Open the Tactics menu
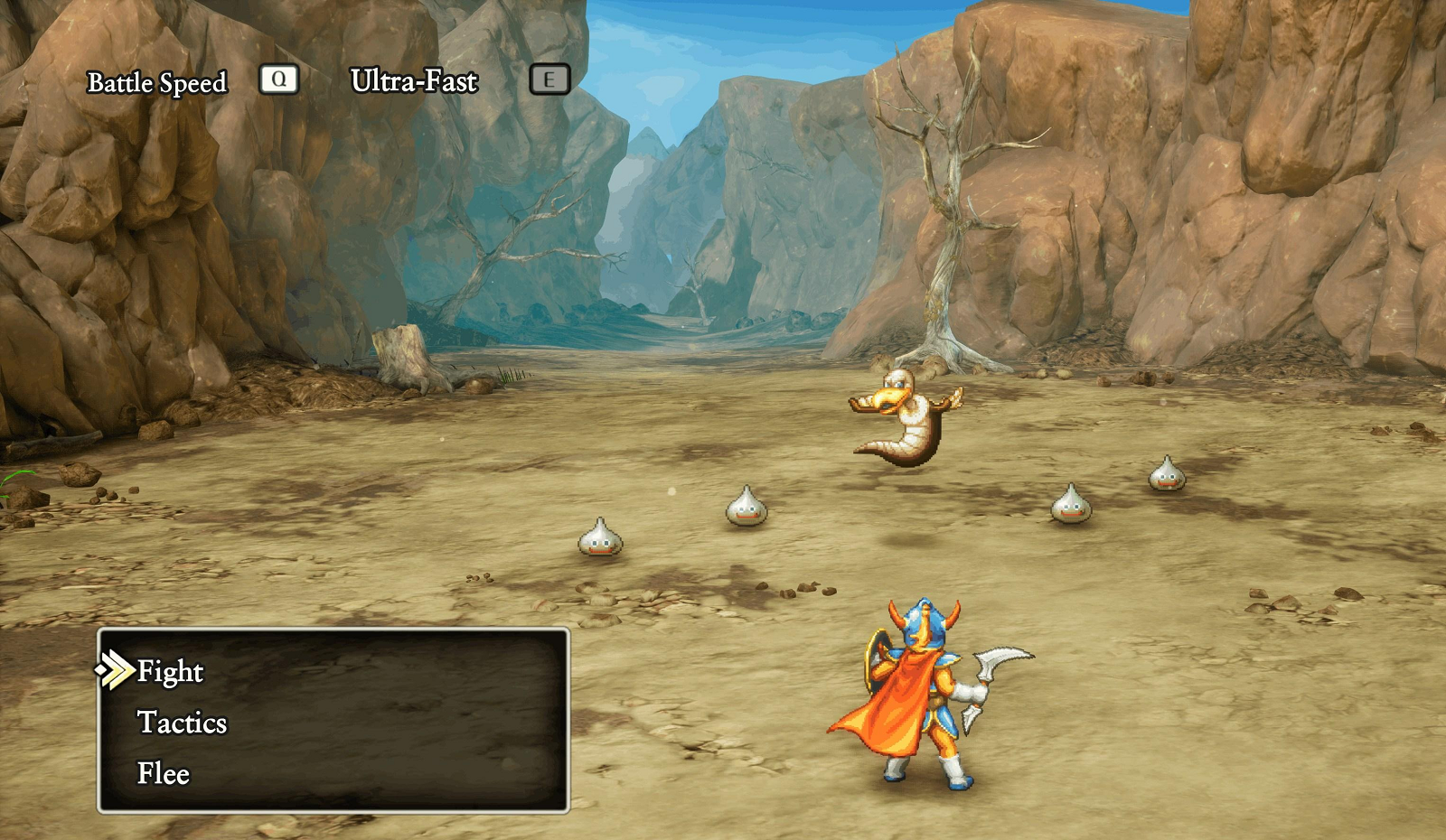Image resolution: width=1446 pixels, height=840 pixels. [182, 723]
